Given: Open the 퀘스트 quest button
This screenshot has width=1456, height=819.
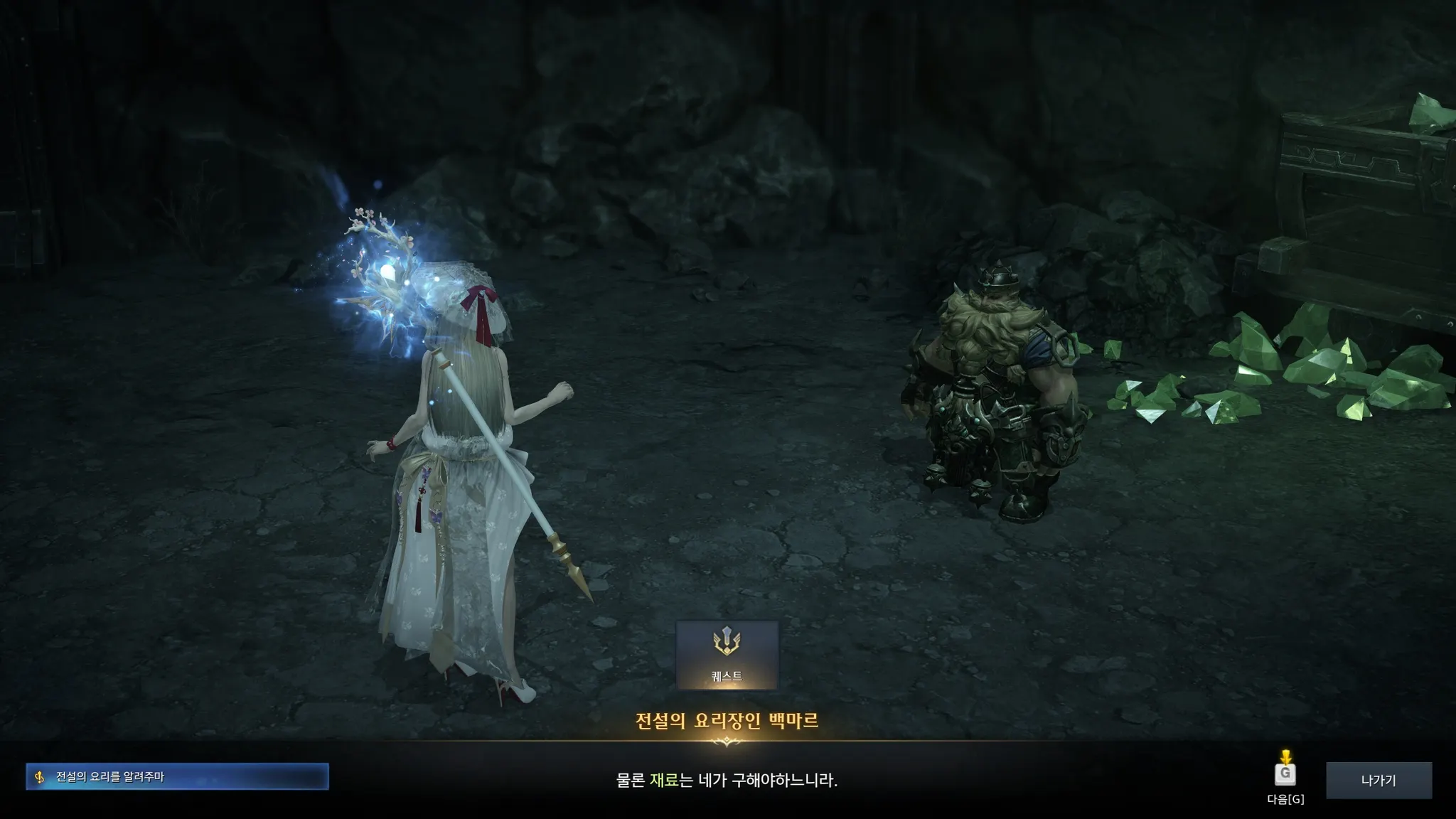Looking at the screenshot, I should pyautogui.click(x=727, y=655).
